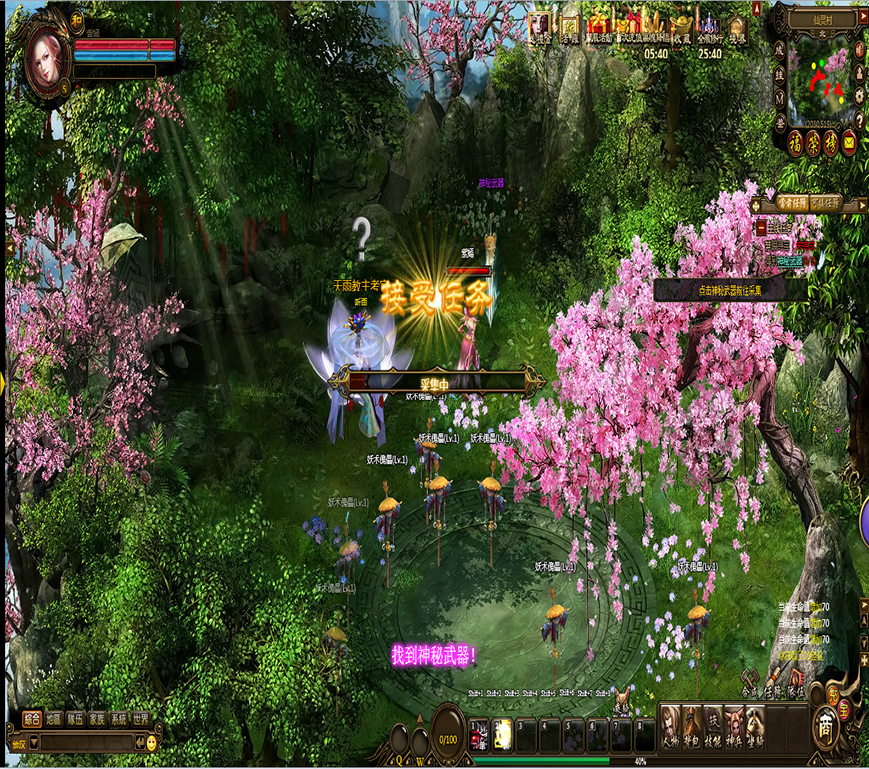
Task: Open the mail envelope icon
Action: coord(849,143)
